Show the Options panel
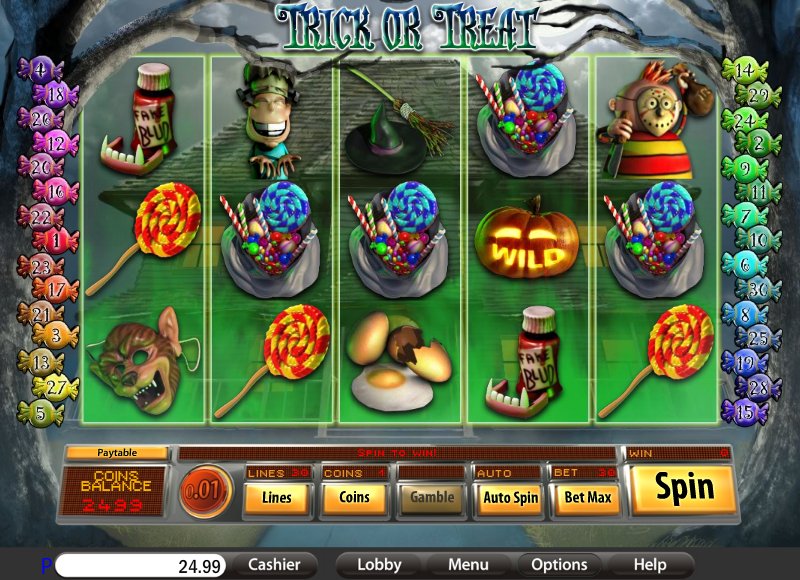The image size is (800, 580). 559,565
